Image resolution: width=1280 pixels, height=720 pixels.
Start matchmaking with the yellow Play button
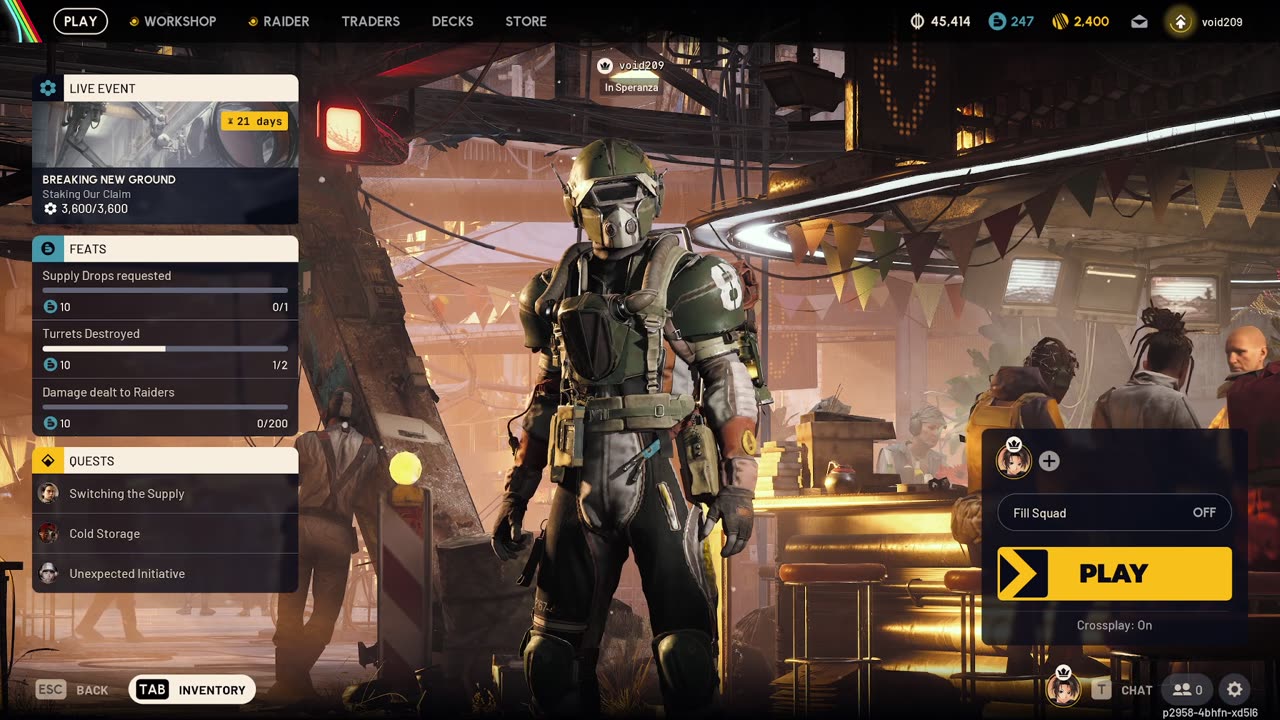(x=1114, y=574)
